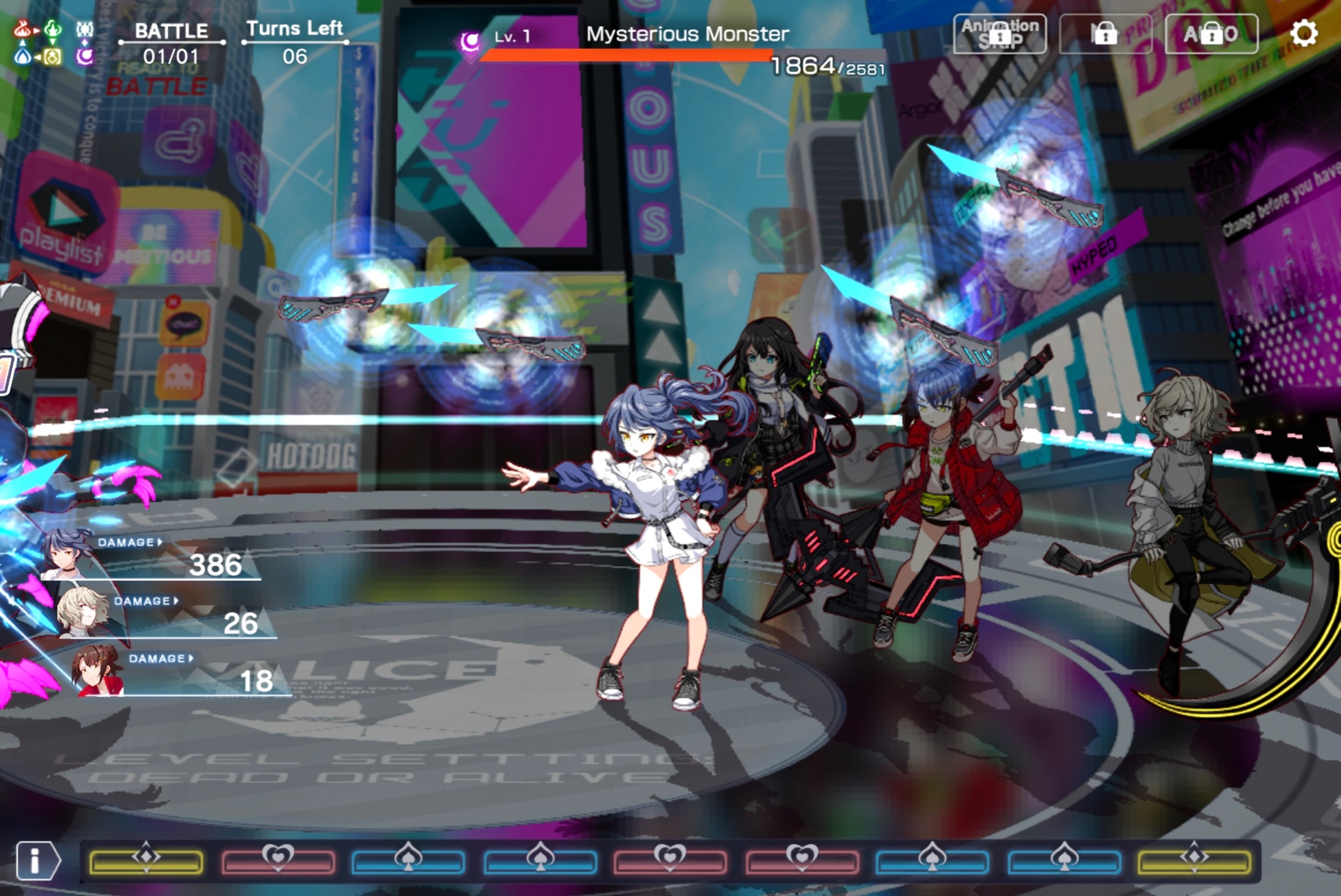The width and height of the screenshot is (1341, 896).
Task: Toggle the locked Auto battle button
Action: click(1211, 33)
